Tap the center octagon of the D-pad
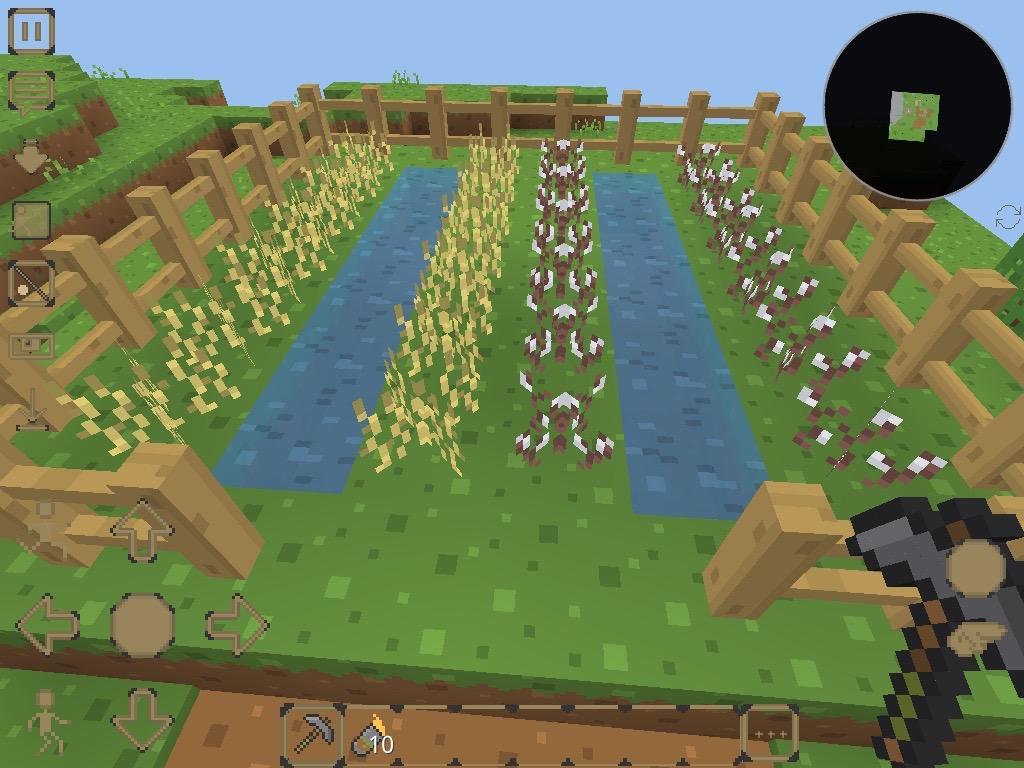This screenshot has height=768, width=1024. pos(141,625)
